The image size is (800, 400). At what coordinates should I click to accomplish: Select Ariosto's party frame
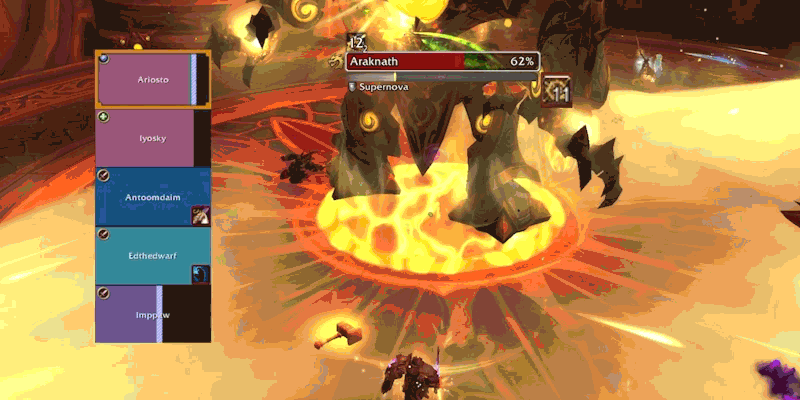coord(152,79)
